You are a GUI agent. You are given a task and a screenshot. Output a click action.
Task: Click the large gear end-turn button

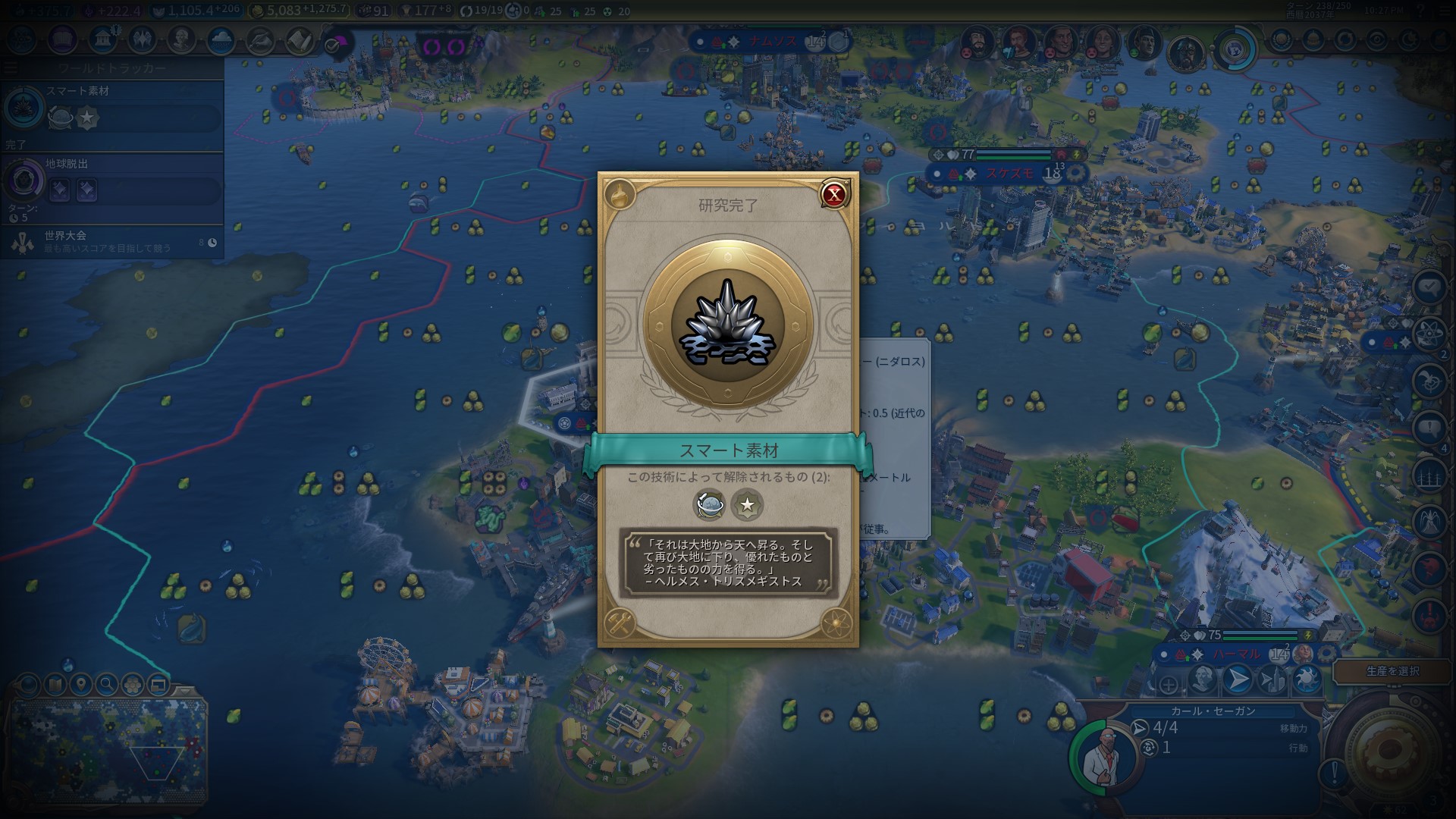1391,751
